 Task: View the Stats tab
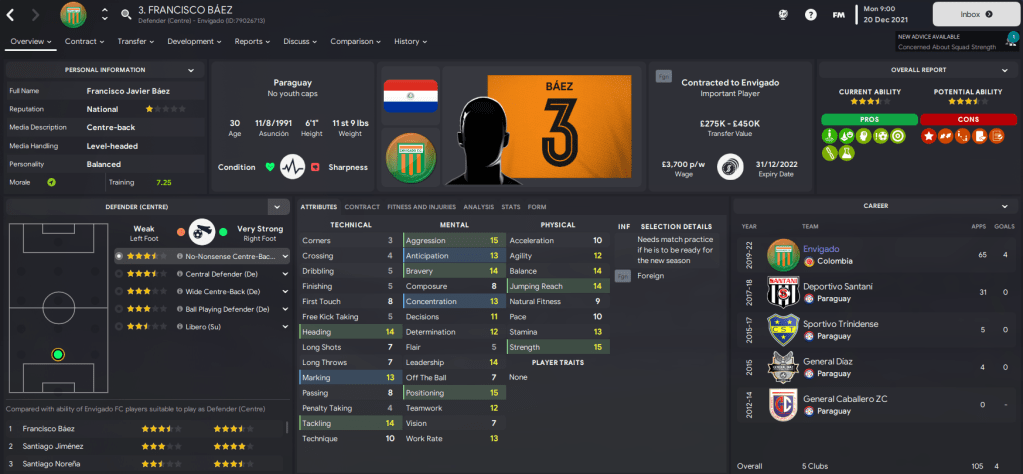pyautogui.click(x=511, y=206)
